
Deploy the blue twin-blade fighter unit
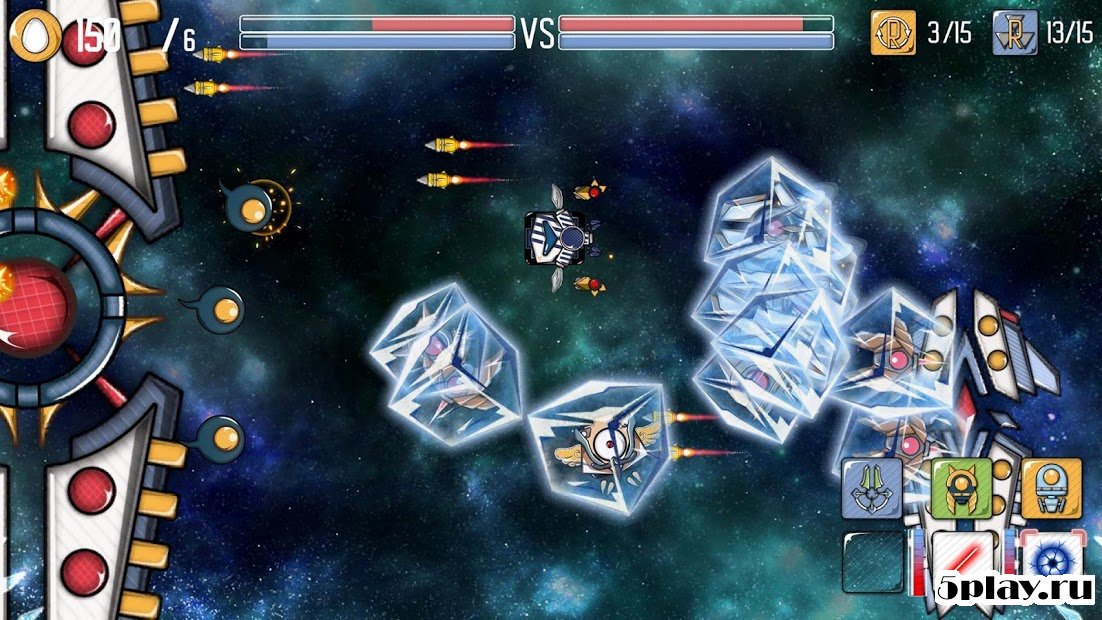pyautogui.click(x=871, y=489)
